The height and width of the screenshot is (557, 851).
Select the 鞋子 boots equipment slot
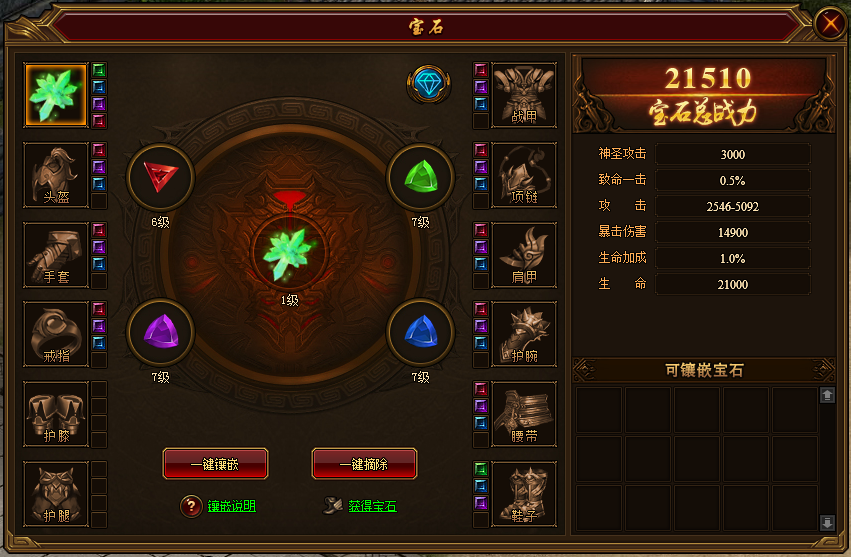524,494
